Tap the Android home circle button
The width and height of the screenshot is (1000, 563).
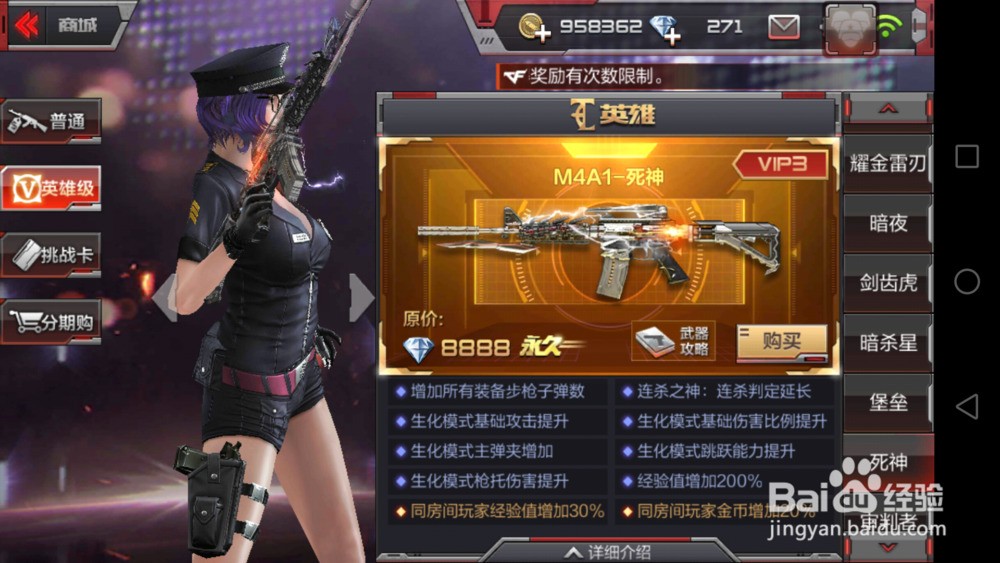pyautogui.click(x=966, y=281)
